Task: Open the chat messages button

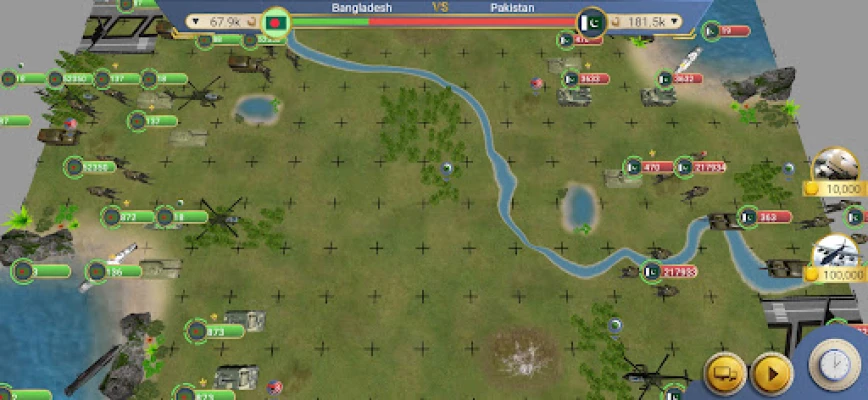Action: (726, 374)
